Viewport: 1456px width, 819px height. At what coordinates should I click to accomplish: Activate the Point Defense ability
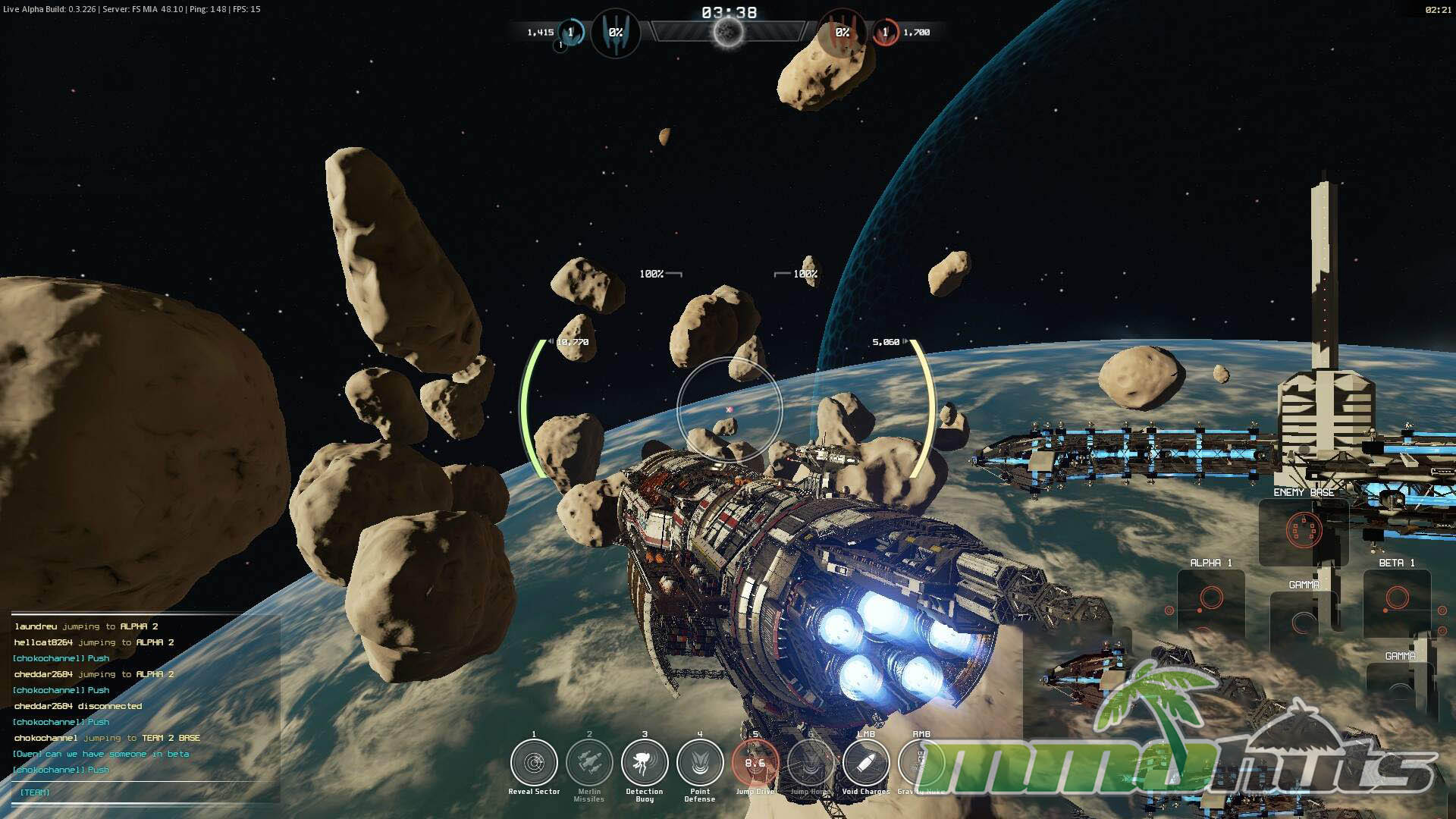tap(700, 763)
